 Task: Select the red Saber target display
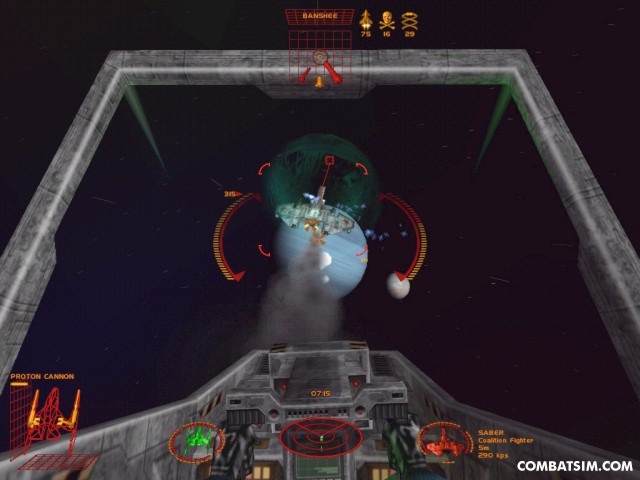point(443,439)
